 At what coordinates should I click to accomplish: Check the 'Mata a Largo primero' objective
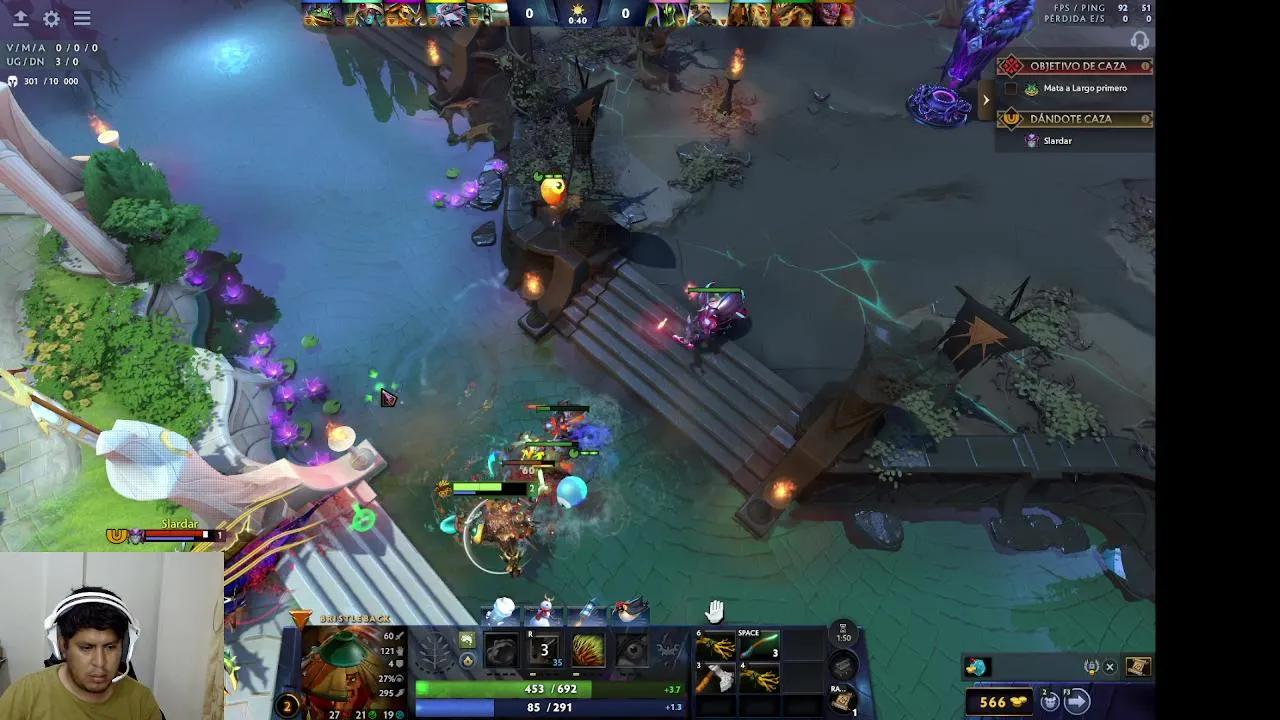1013,88
